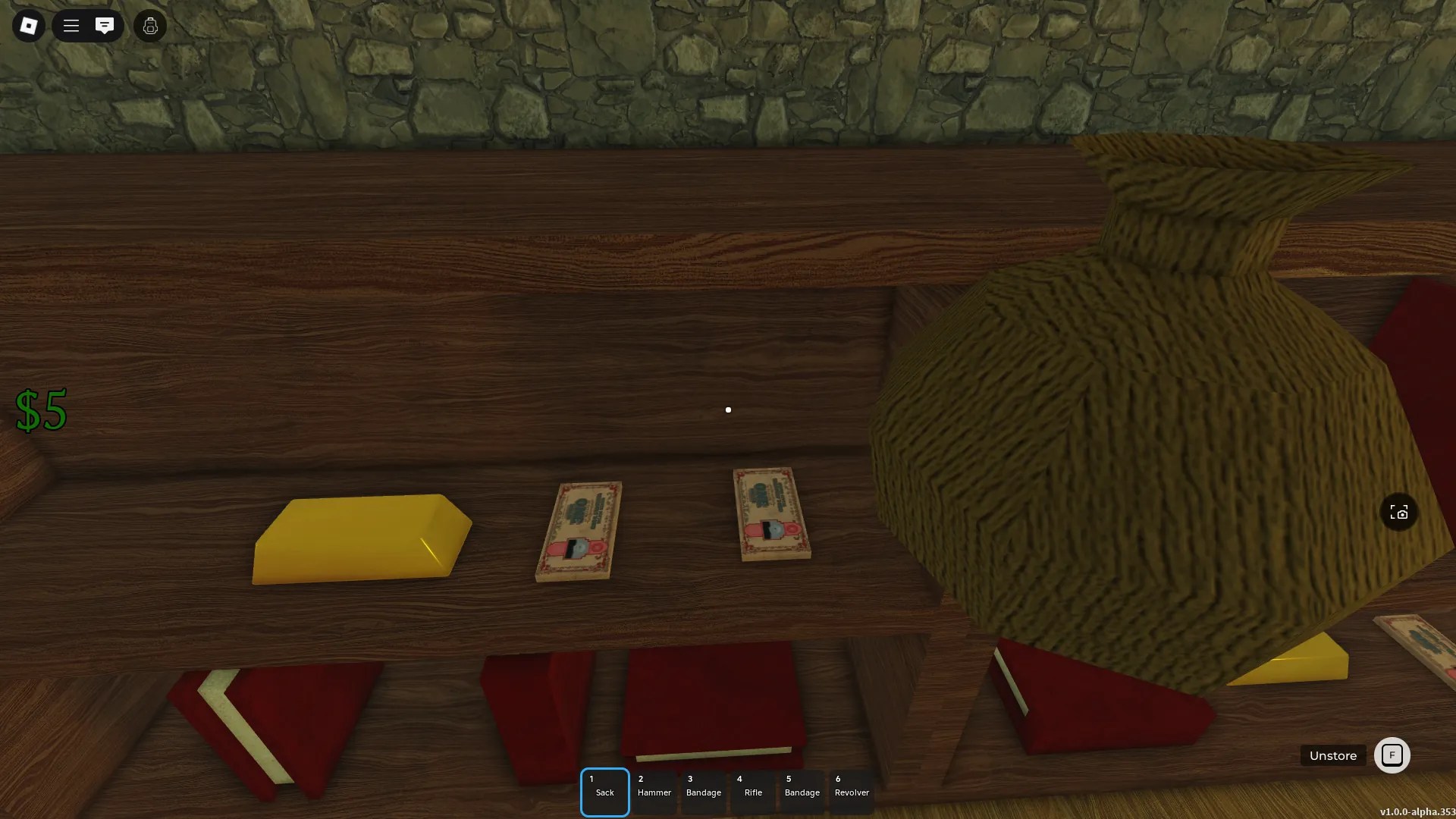Click the camera self-view icon on the right
1456x819 pixels.
1399,512
